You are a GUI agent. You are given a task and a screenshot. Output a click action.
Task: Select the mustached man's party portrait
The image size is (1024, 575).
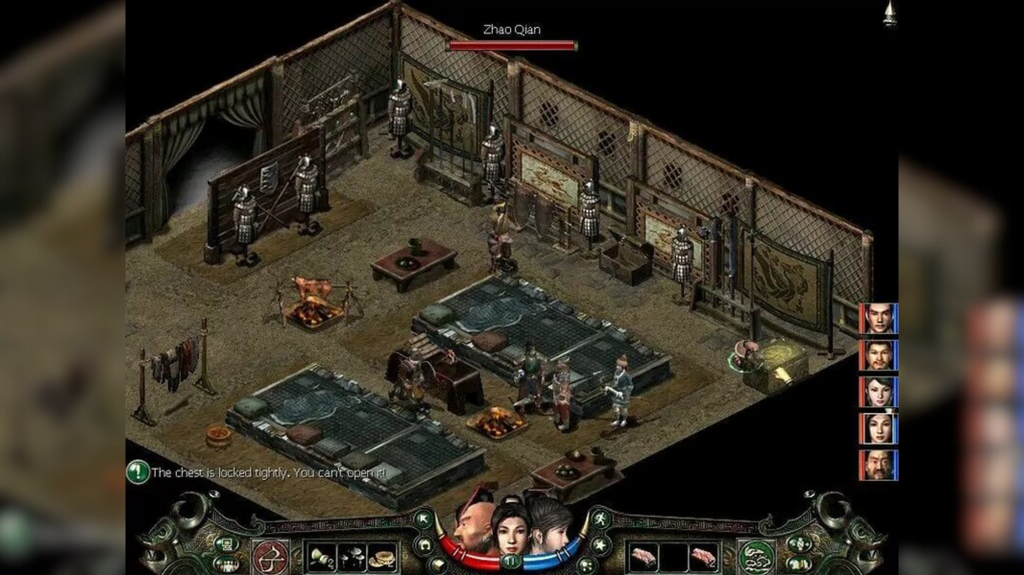coord(877,355)
